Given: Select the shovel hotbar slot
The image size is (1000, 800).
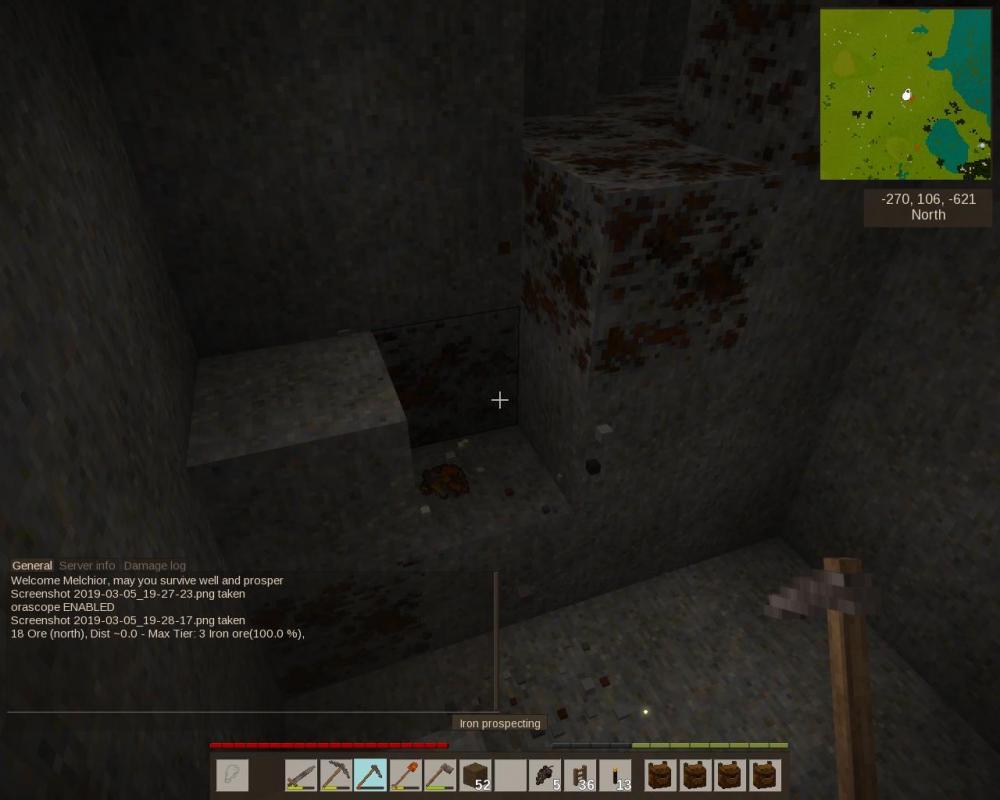Looking at the screenshot, I should click(405, 776).
